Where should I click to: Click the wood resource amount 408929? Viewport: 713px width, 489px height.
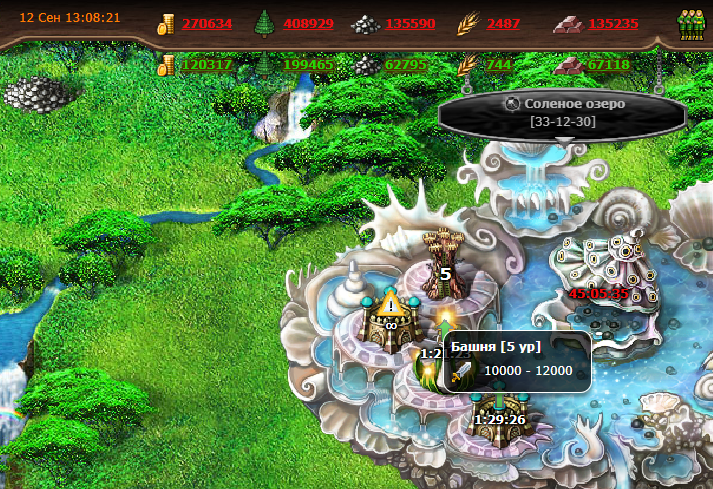[x=308, y=23]
